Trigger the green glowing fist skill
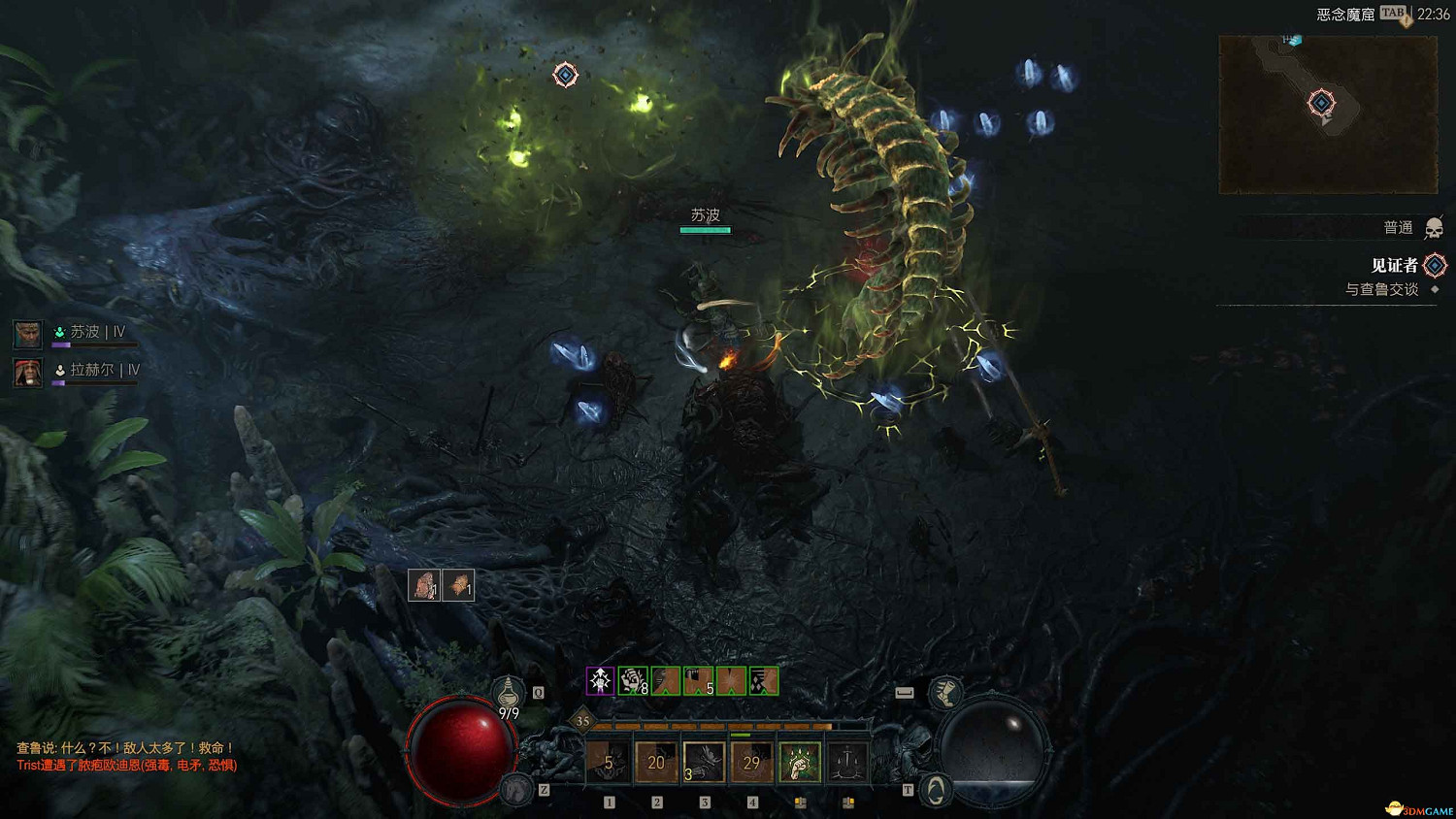 (x=799, y=762)
